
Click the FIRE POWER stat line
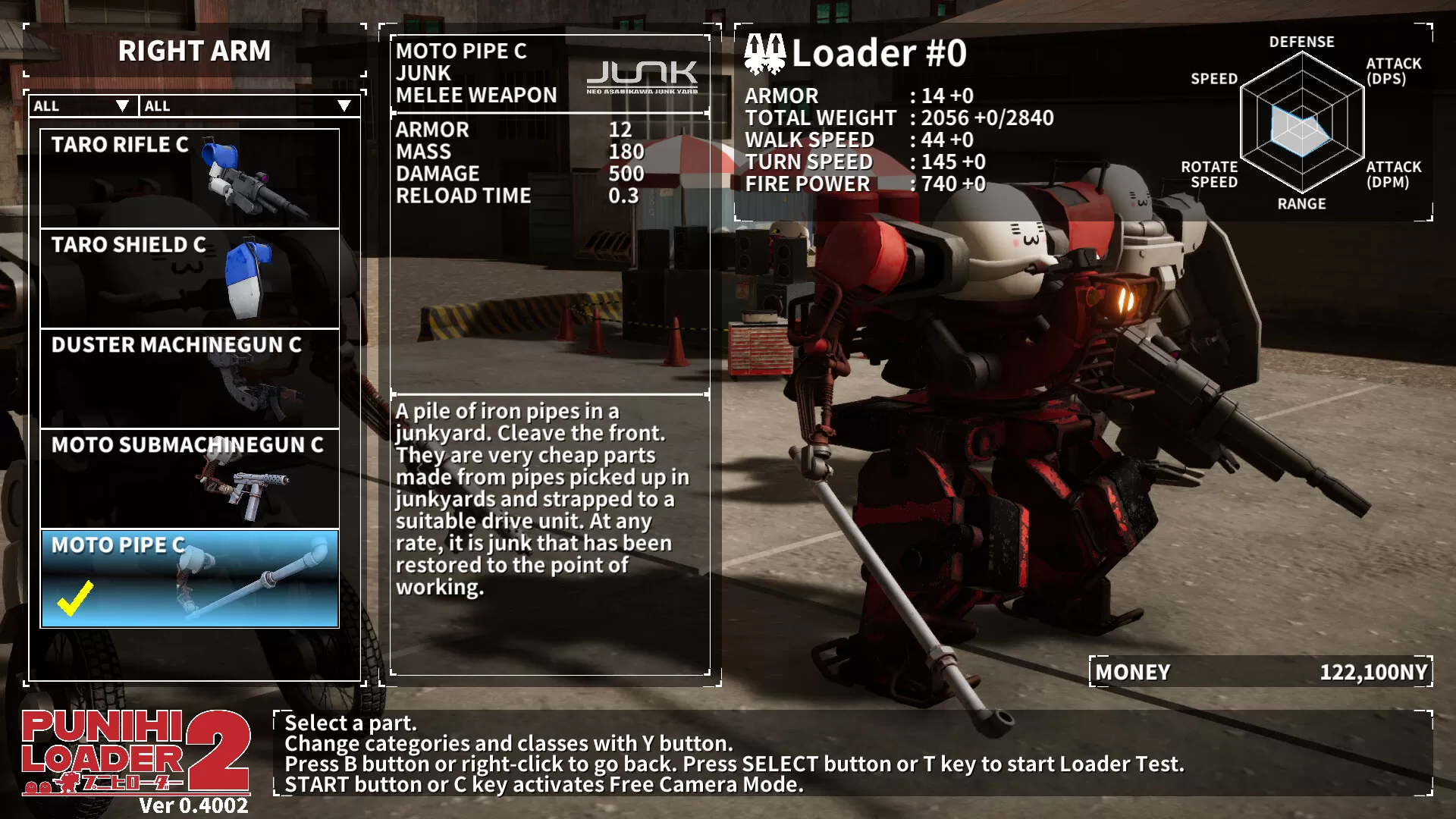tap(864, 184)
